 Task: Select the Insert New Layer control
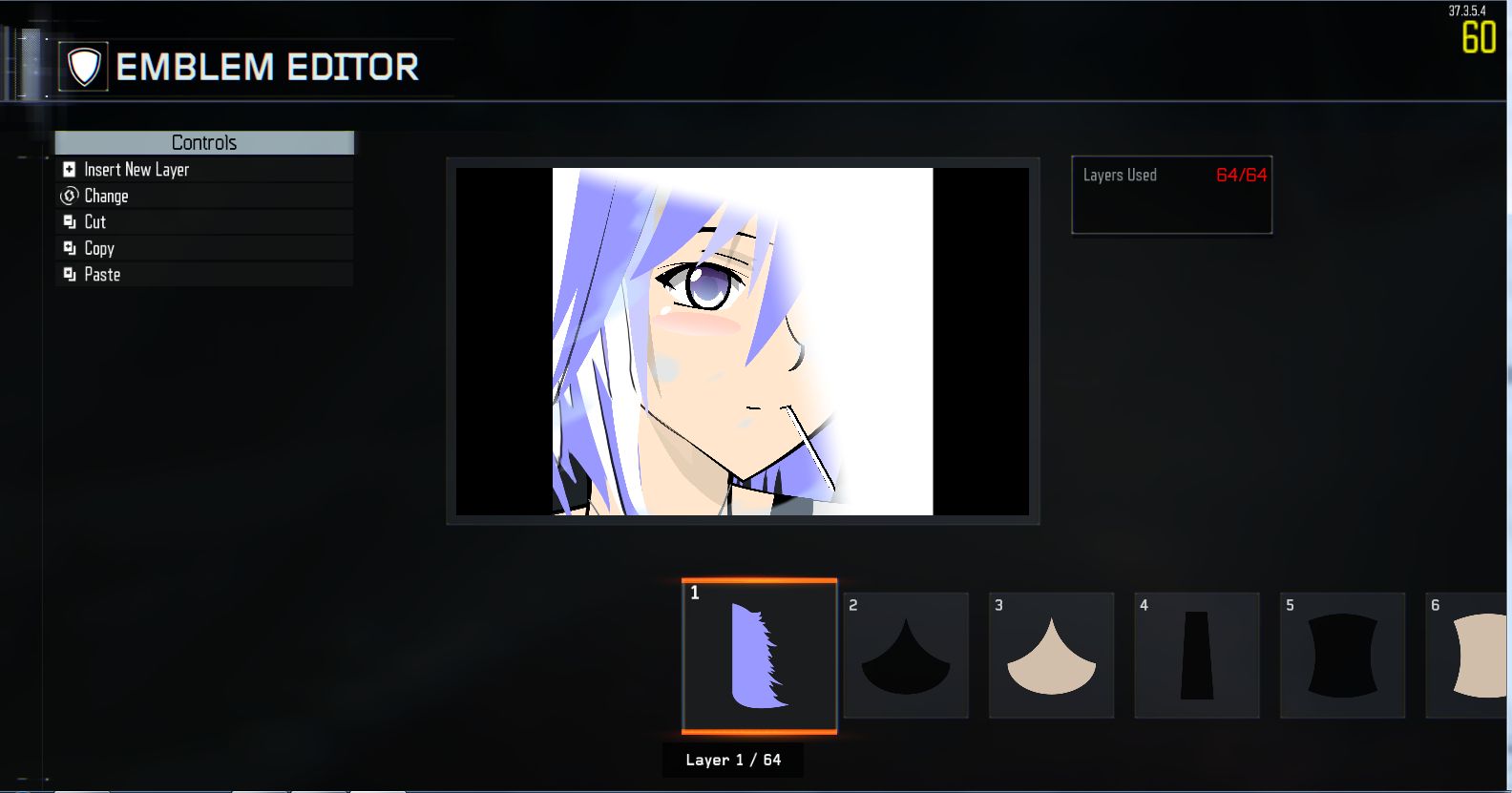[x=136, y=169]
